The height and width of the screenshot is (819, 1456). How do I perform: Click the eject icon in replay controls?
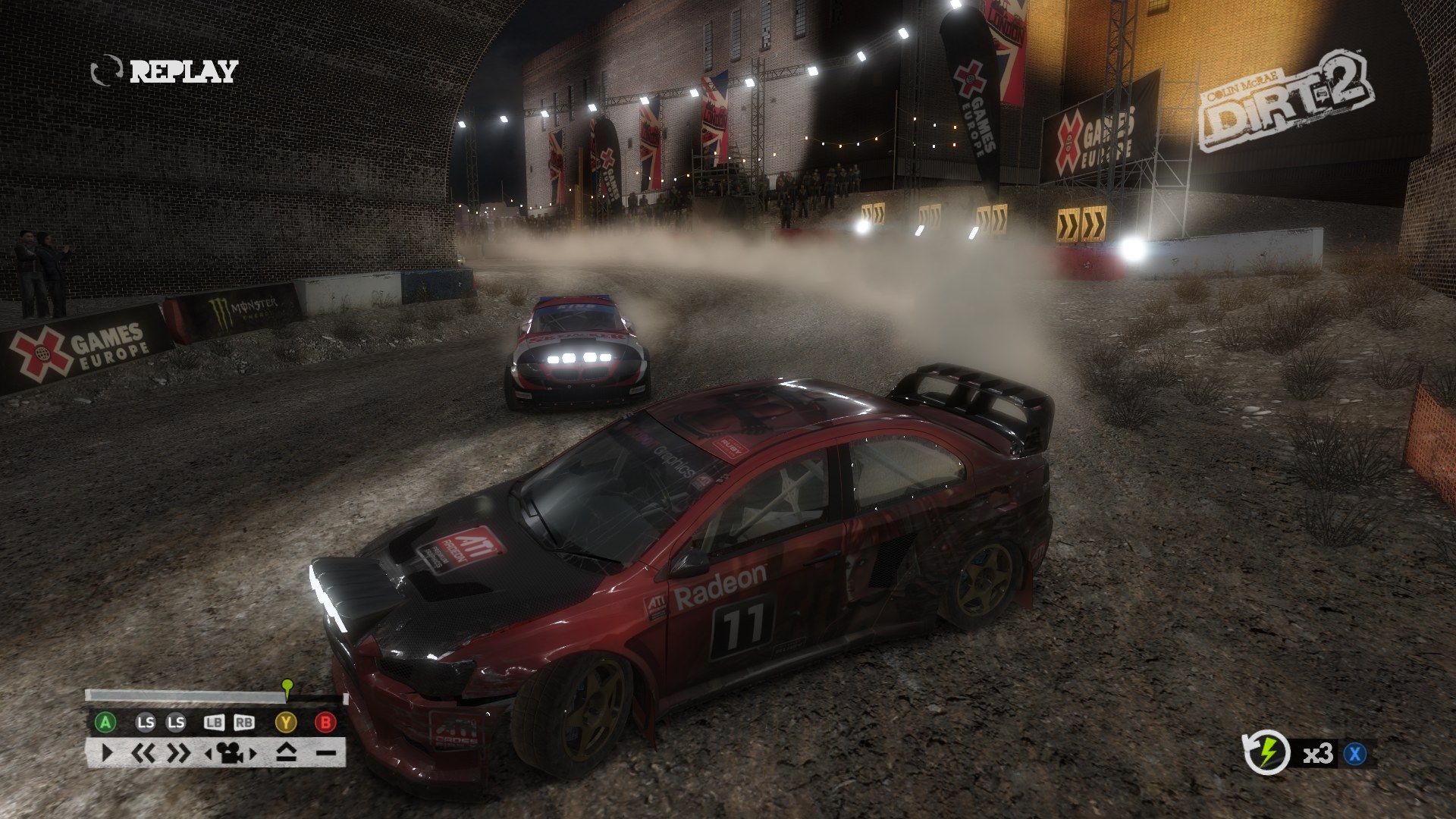[x=286, y=753]
